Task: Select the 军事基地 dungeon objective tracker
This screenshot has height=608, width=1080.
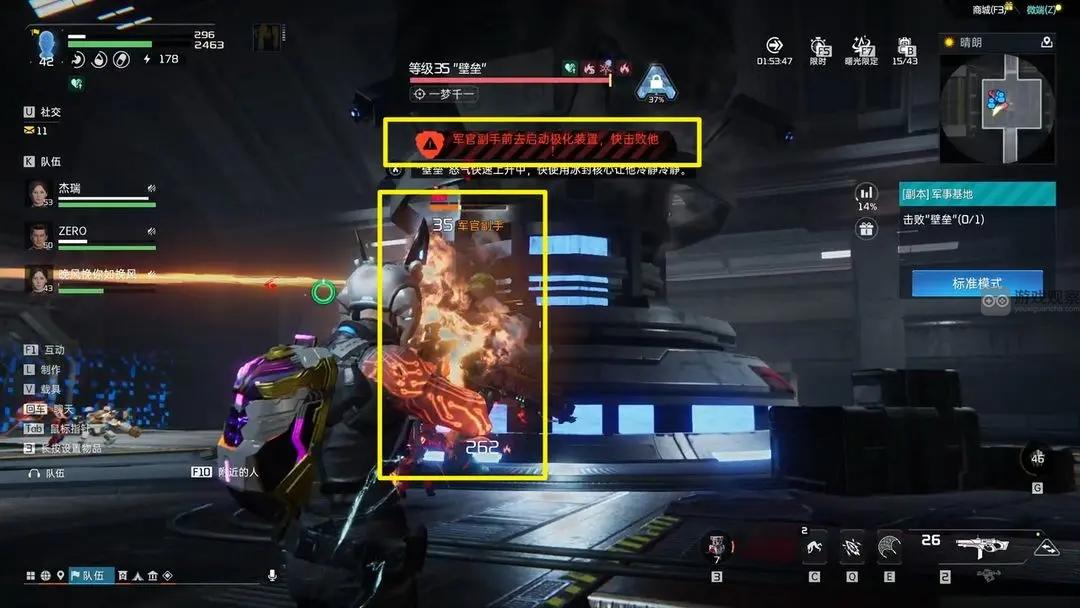Action: coord(978,194)
